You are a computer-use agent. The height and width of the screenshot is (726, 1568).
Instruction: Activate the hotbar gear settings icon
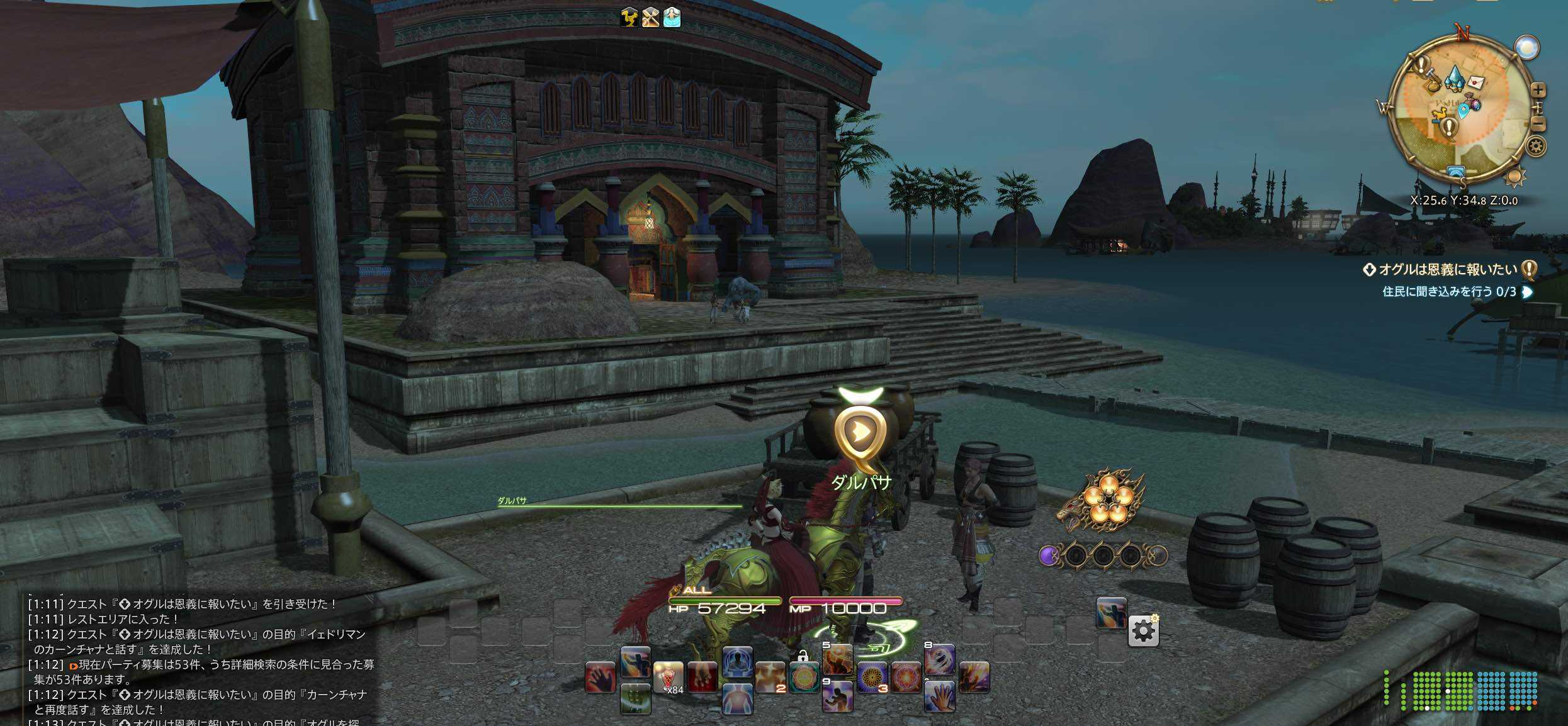1143,631
